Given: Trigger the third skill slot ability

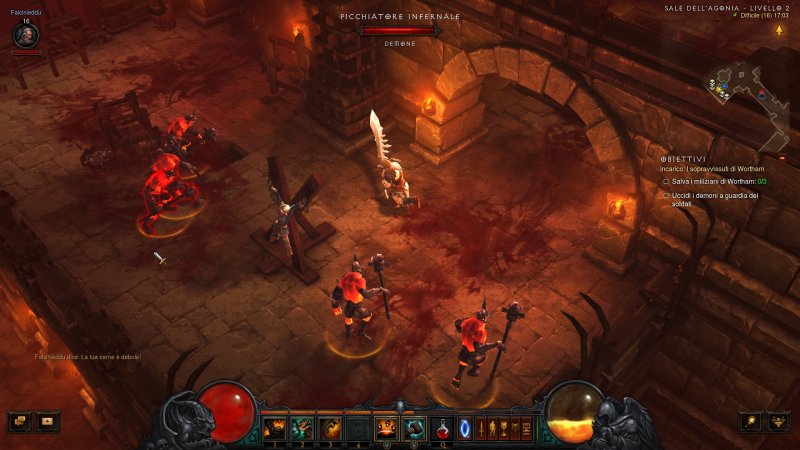Looking at the screenshot, I should 330,429.
